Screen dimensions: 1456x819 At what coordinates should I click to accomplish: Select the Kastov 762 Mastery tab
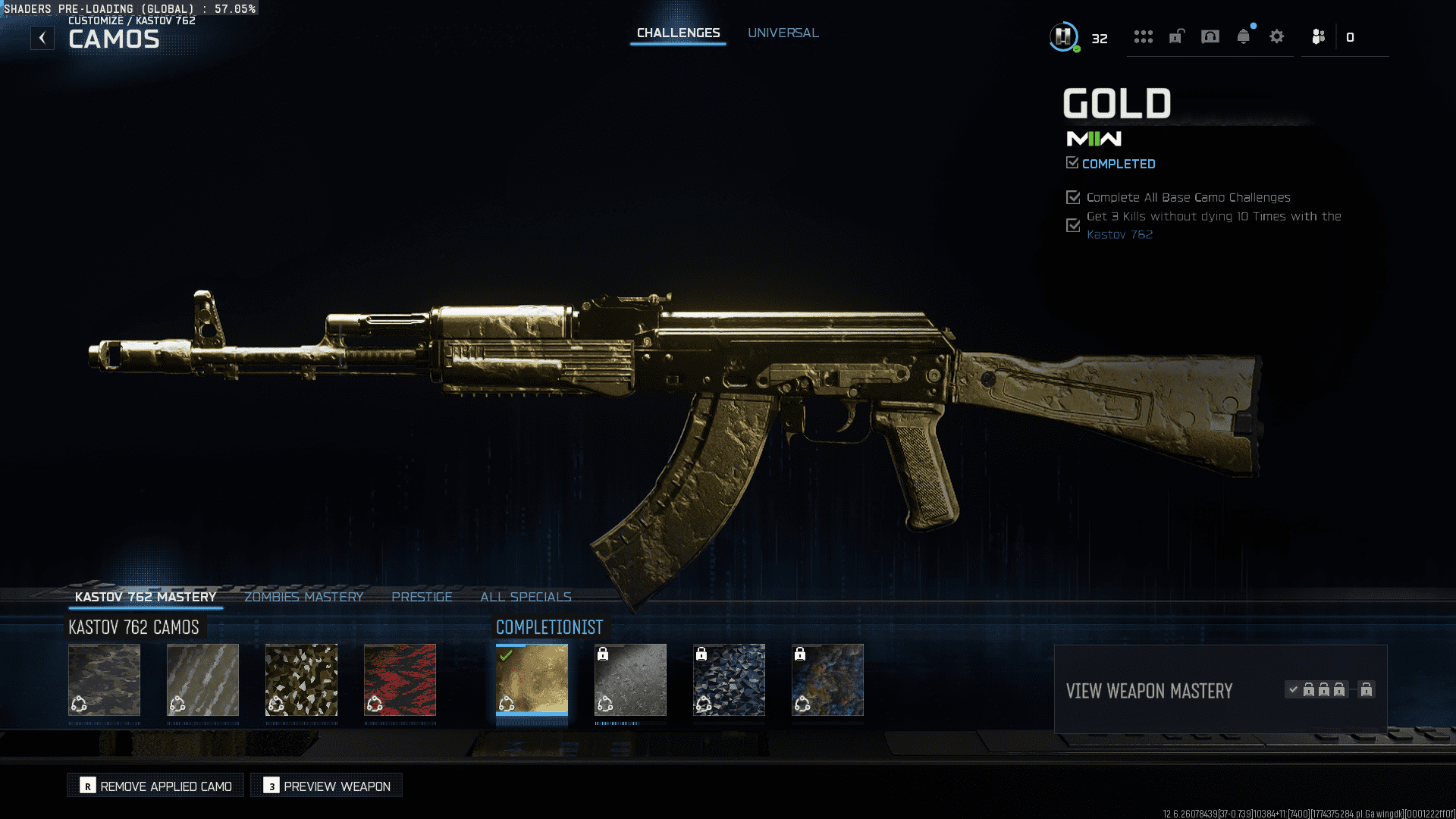click(x=146, y=597)
